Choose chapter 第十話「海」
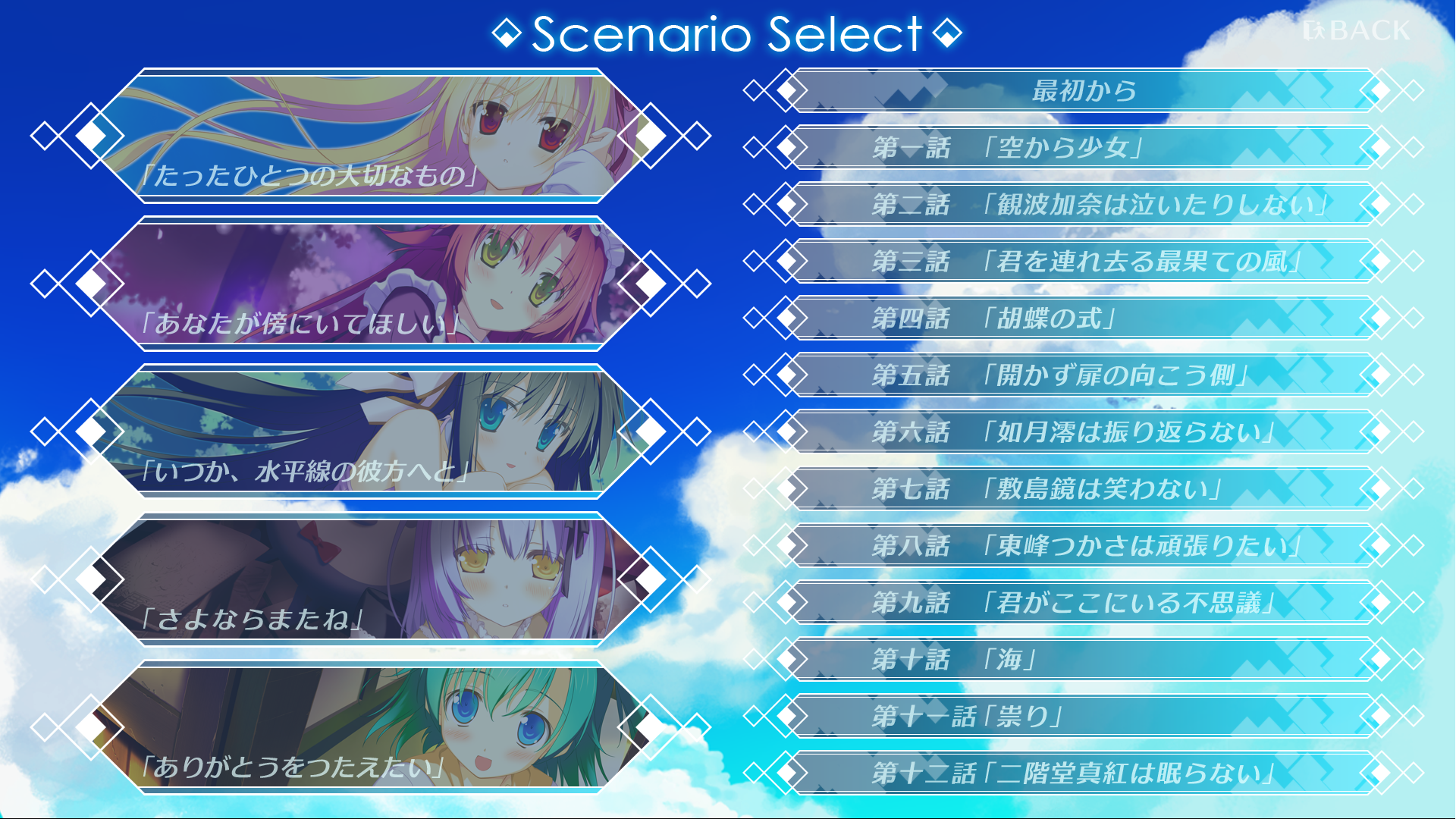The height and width of the screenshot is (819, 1456). click(1083, 660)
